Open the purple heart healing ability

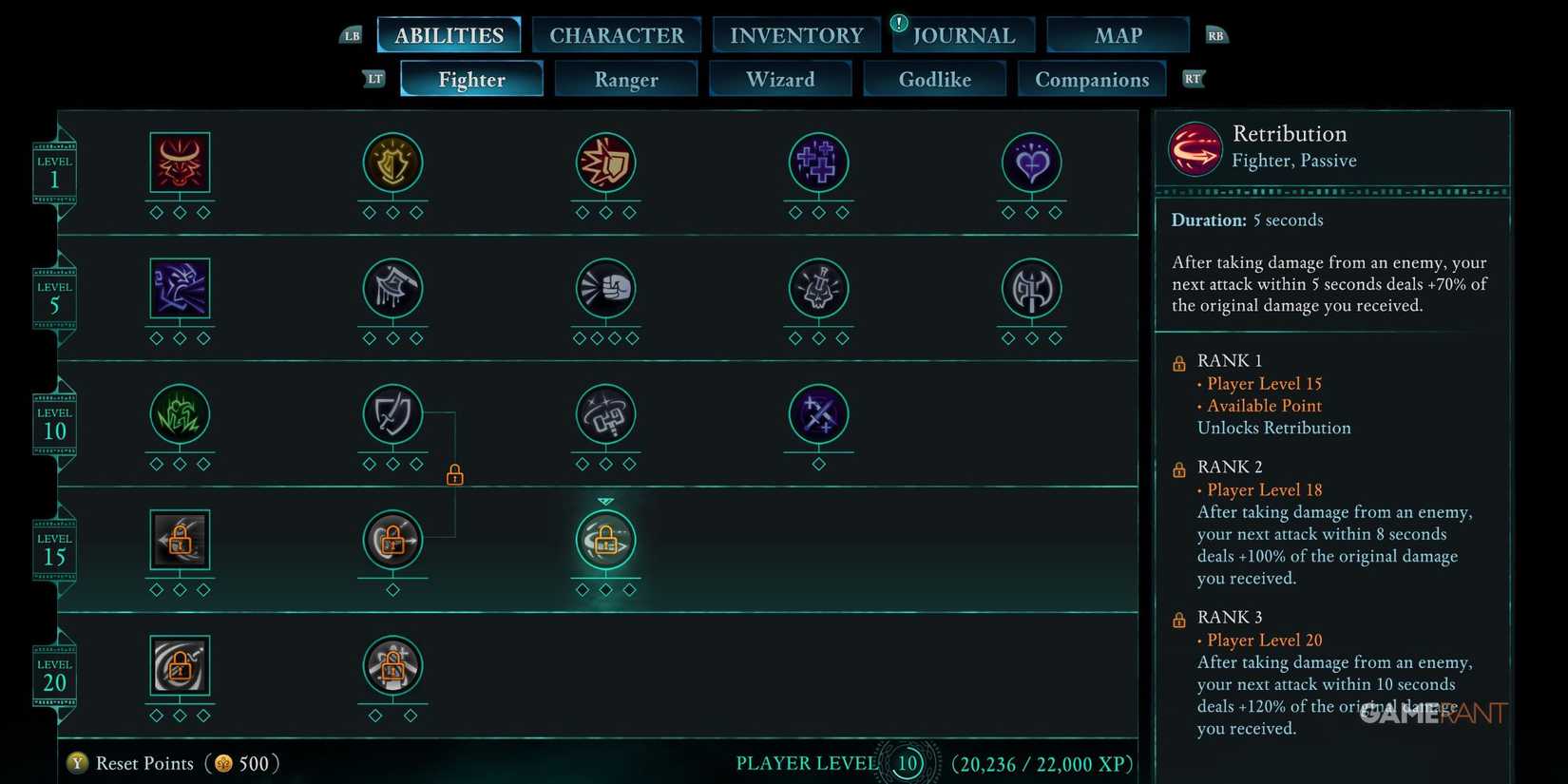tap(1031, 163)
